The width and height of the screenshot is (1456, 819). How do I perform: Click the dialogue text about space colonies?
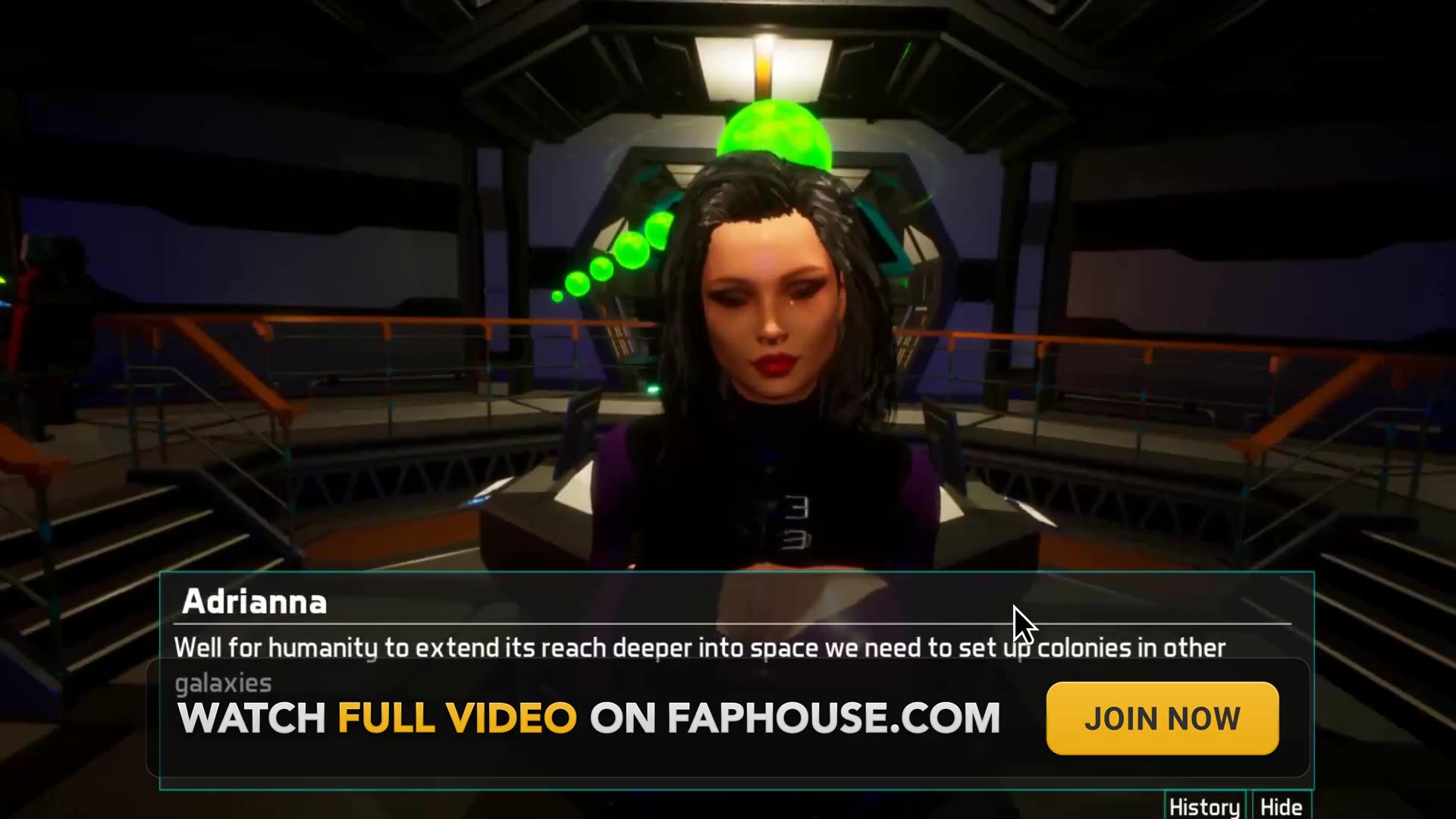pos(698,648)
